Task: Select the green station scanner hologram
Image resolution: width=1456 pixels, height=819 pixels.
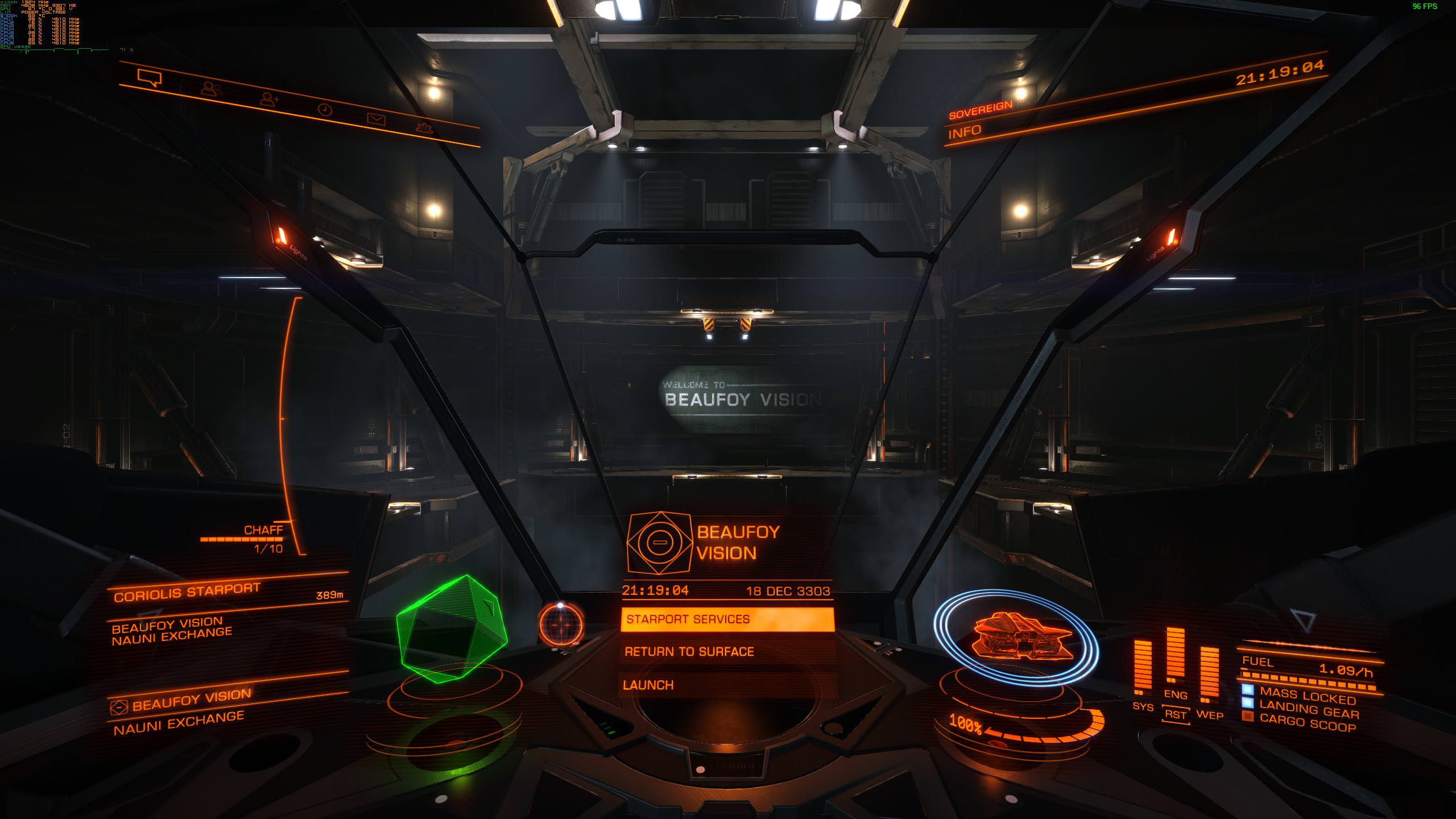Action: coord(451,629)
